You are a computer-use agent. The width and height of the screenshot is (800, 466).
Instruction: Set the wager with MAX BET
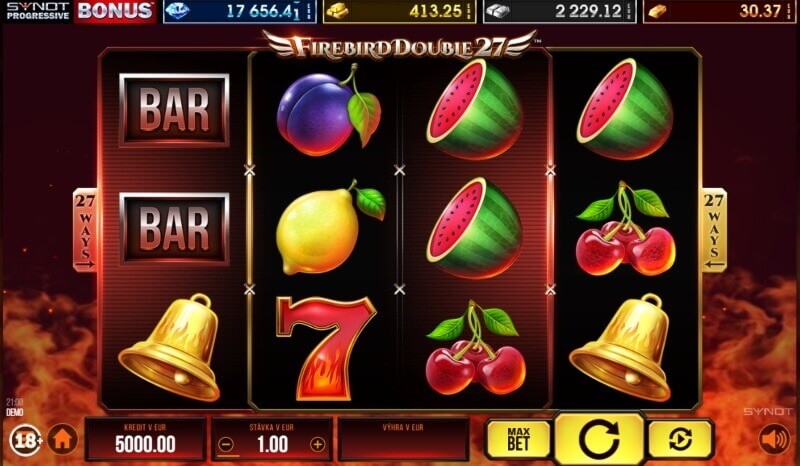[x=518, y=439]
